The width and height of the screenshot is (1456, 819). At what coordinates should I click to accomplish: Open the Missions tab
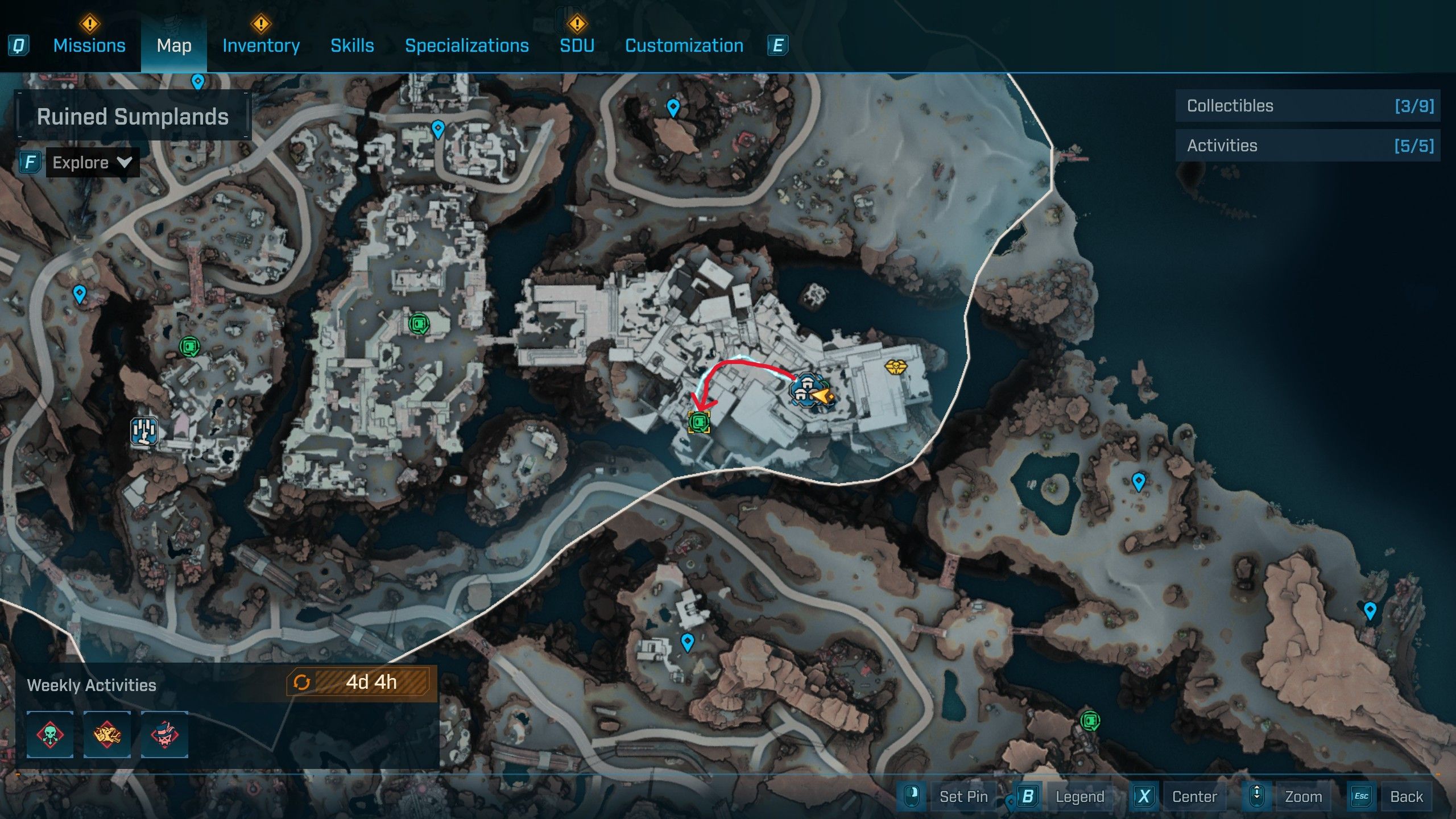[x=89, y=45]
